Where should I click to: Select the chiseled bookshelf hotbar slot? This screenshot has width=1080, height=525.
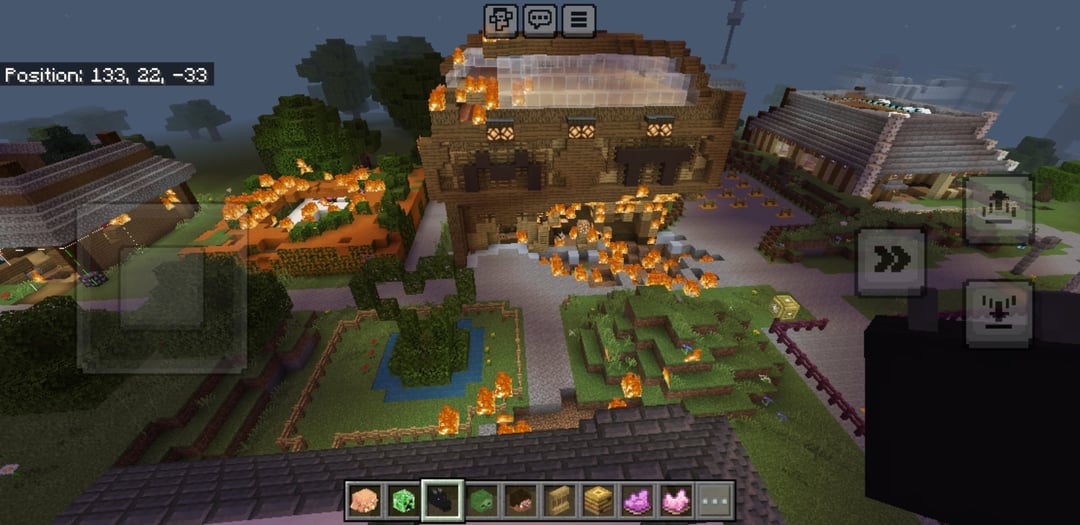[x=558, y=500]
